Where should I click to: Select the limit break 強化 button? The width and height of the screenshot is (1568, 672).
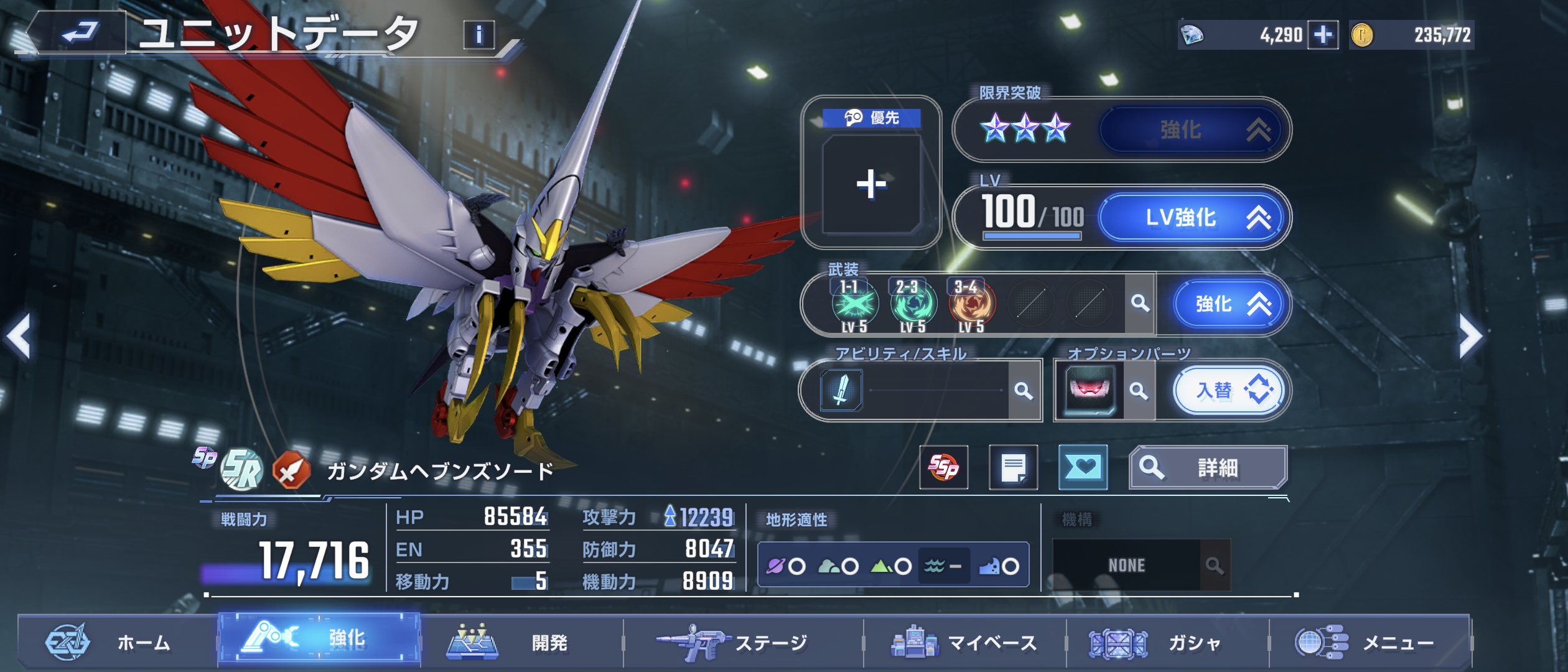click(x=1191, y=130)
